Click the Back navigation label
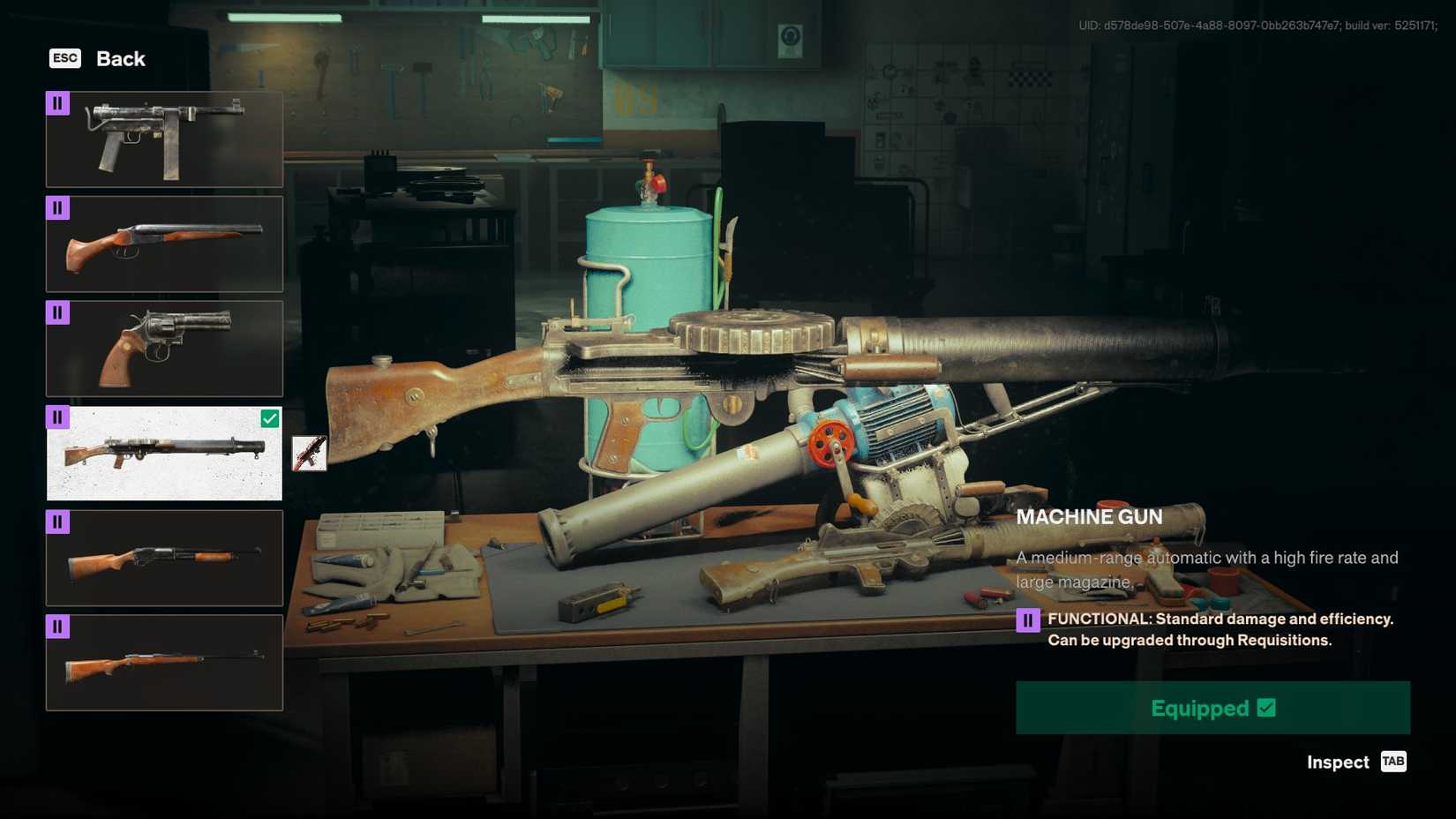The image size is (1456, 819). pyautogui.click(x=119, y=58)
